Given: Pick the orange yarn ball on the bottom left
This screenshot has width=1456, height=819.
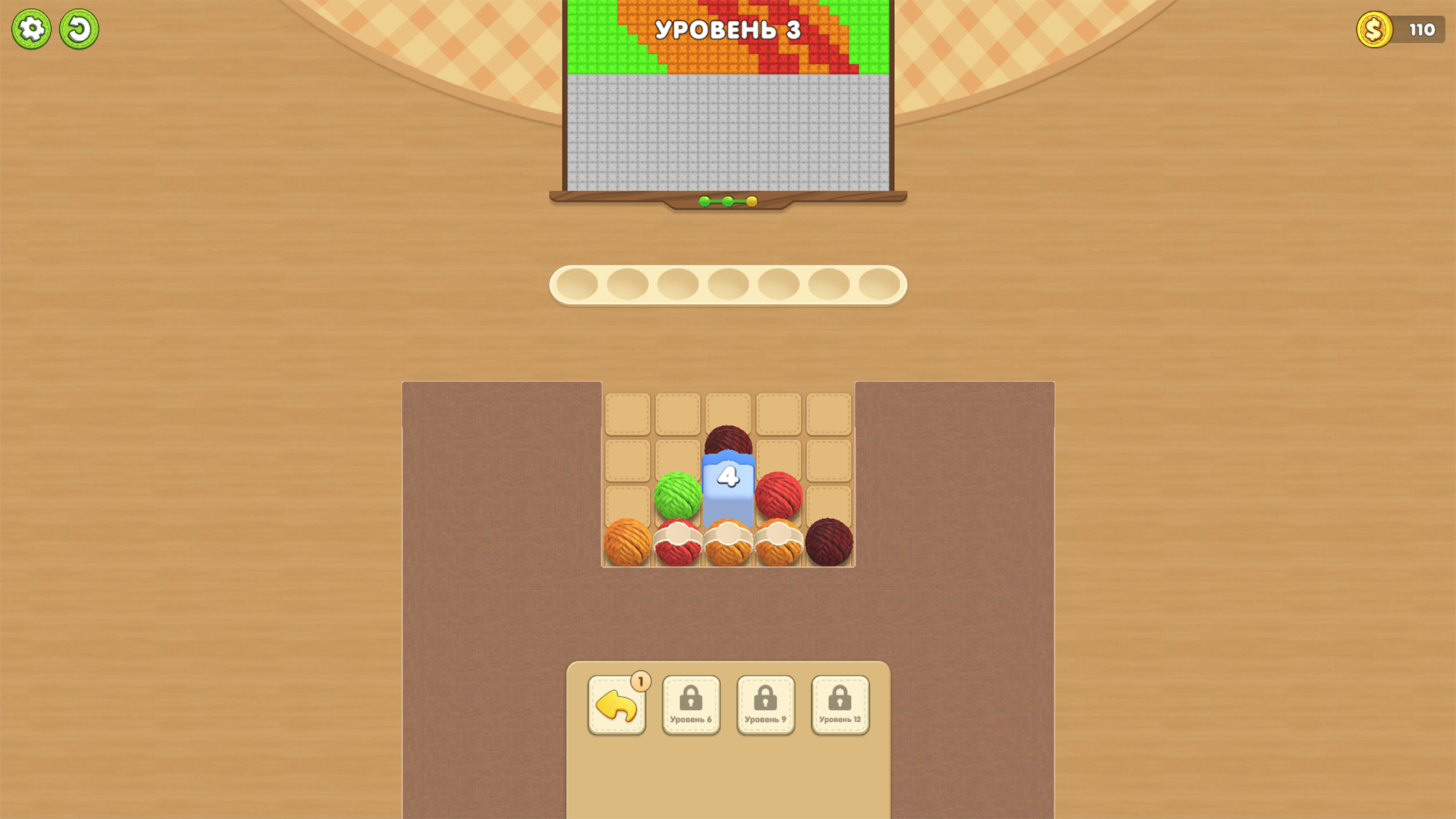Looking at the screenshot, I should pos(628,541).
